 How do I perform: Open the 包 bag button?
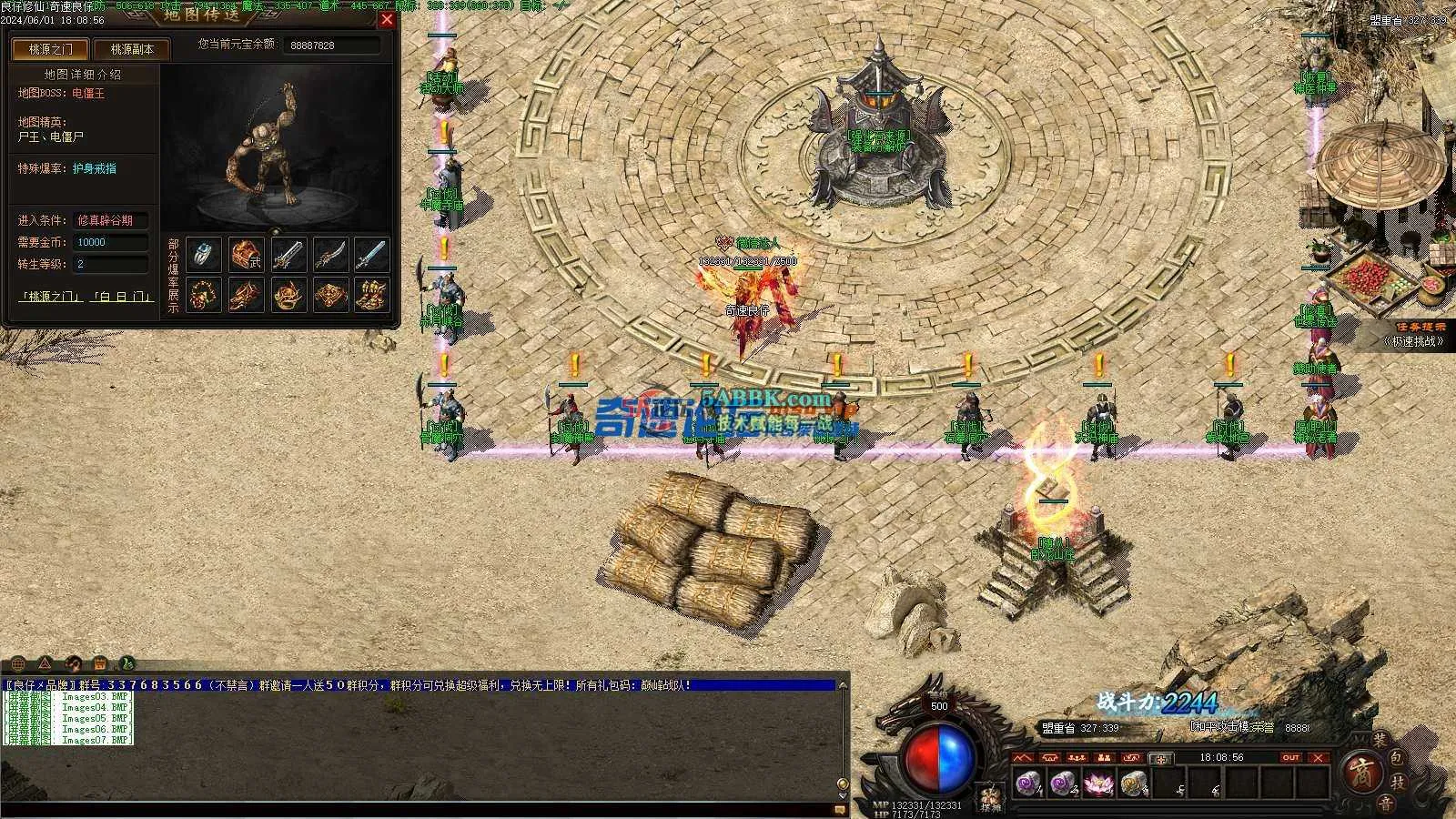[1399, 757]
